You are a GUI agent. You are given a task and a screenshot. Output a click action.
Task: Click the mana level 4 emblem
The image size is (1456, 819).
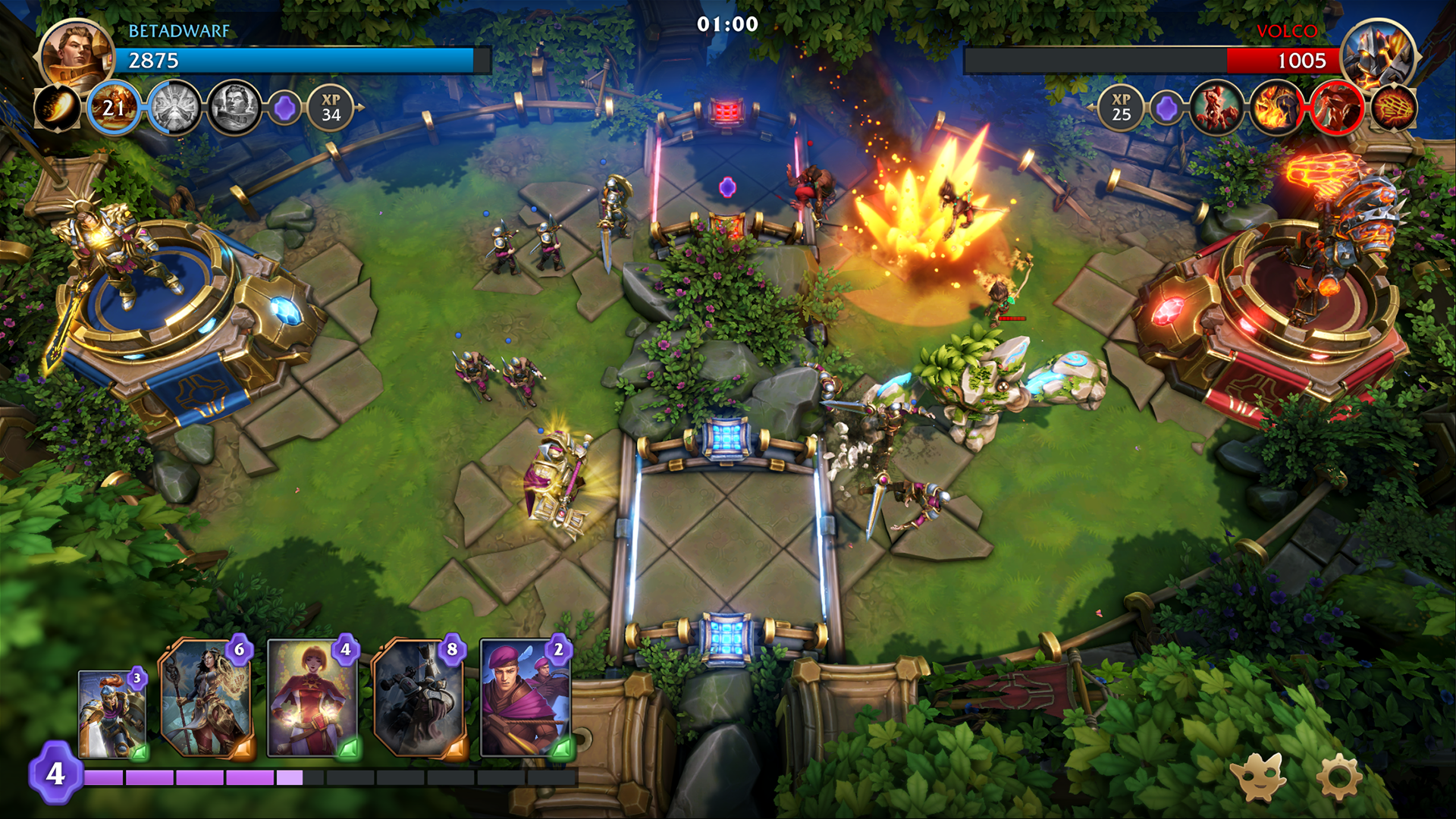[55, 775]
